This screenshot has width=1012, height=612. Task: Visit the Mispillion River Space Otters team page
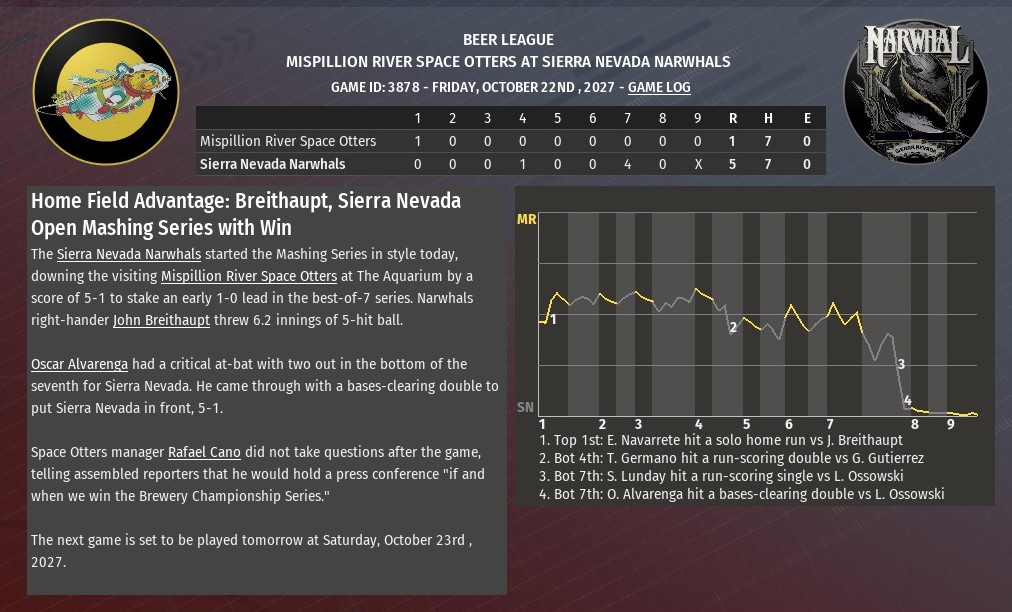click(x=249, y=275)
